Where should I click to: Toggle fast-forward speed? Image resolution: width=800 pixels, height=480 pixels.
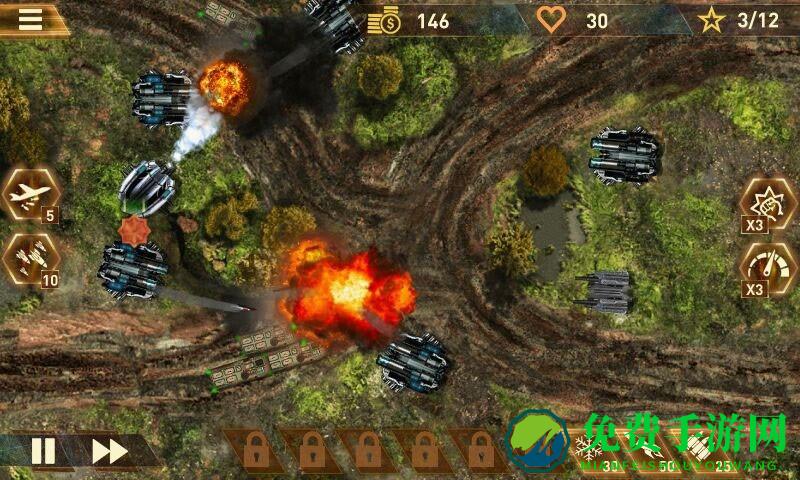coord(109,451)
